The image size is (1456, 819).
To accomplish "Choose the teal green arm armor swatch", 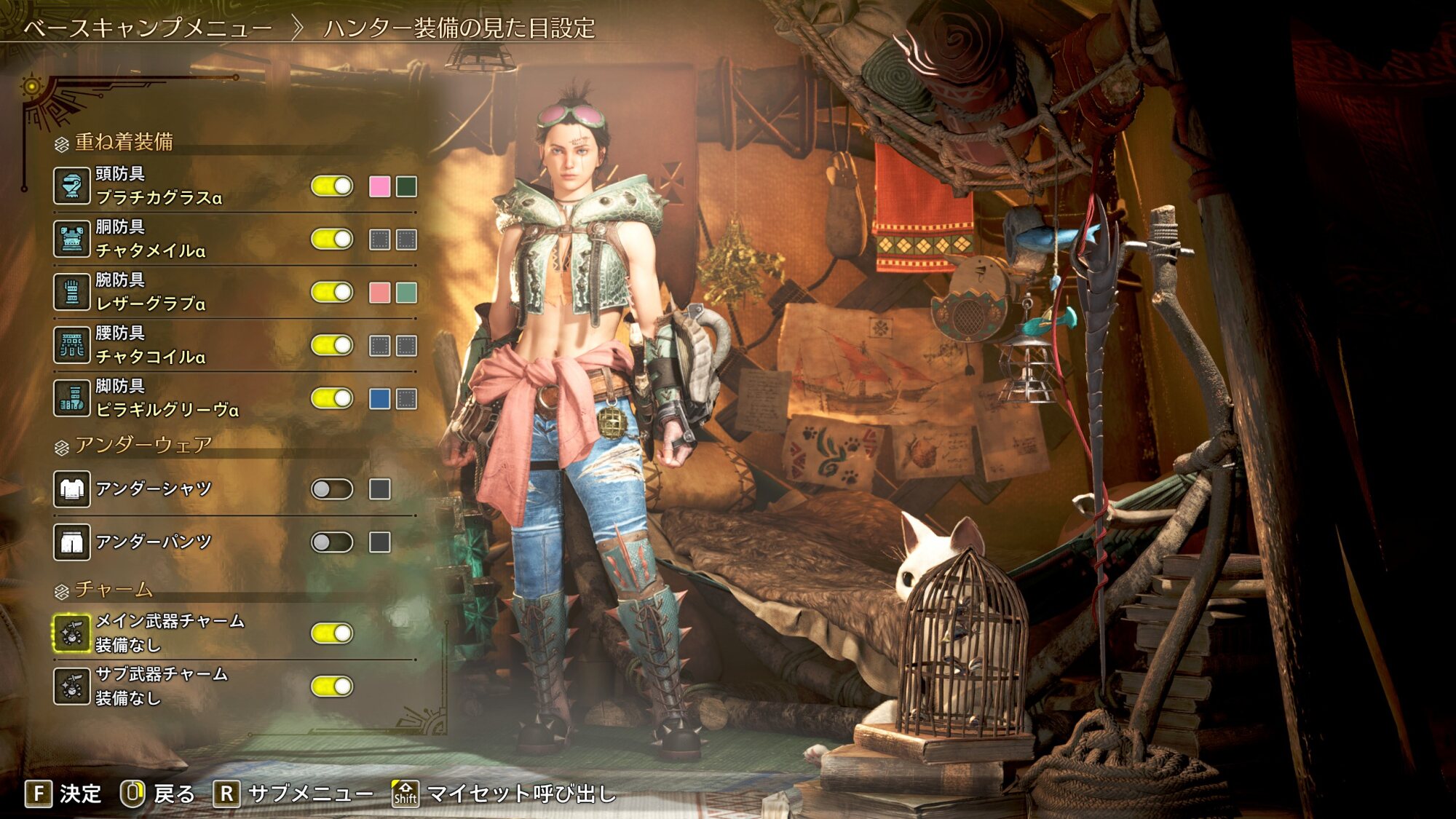I will 406,293.
